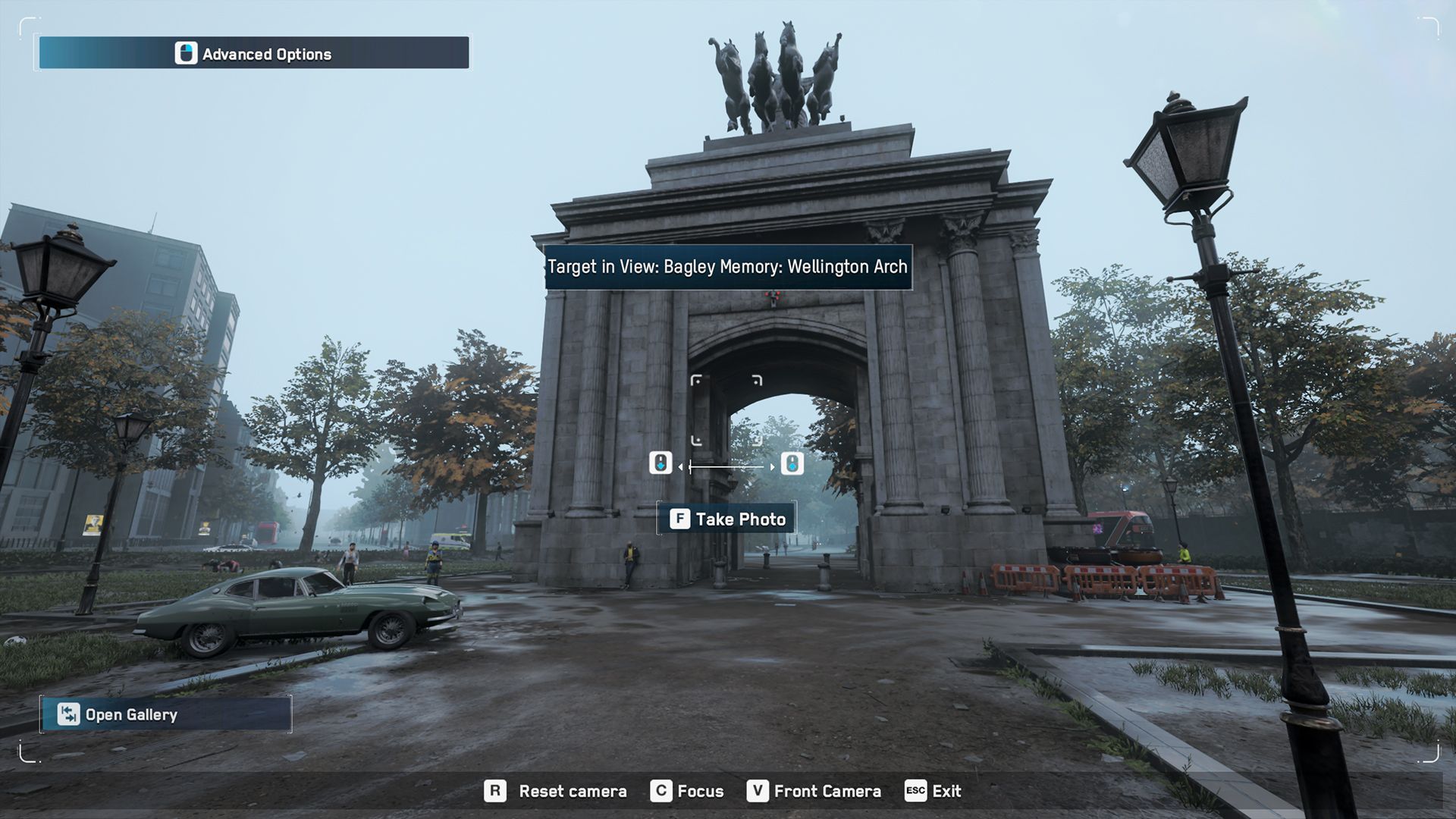
Task: Click the zoom level slider track
Action: (x=726, y=467)
